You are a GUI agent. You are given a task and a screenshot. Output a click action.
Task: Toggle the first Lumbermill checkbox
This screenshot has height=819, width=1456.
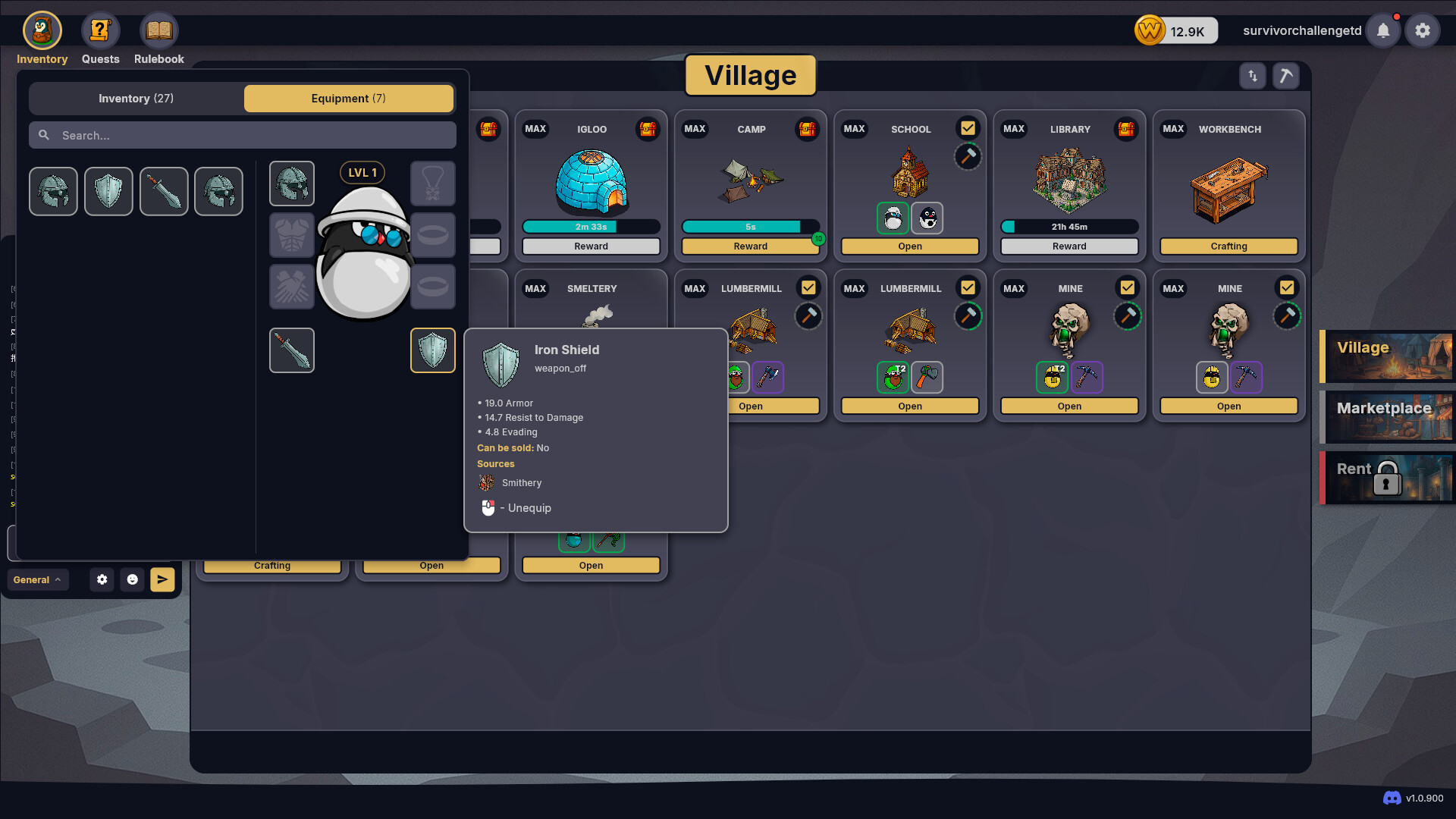tap(808, 287)
